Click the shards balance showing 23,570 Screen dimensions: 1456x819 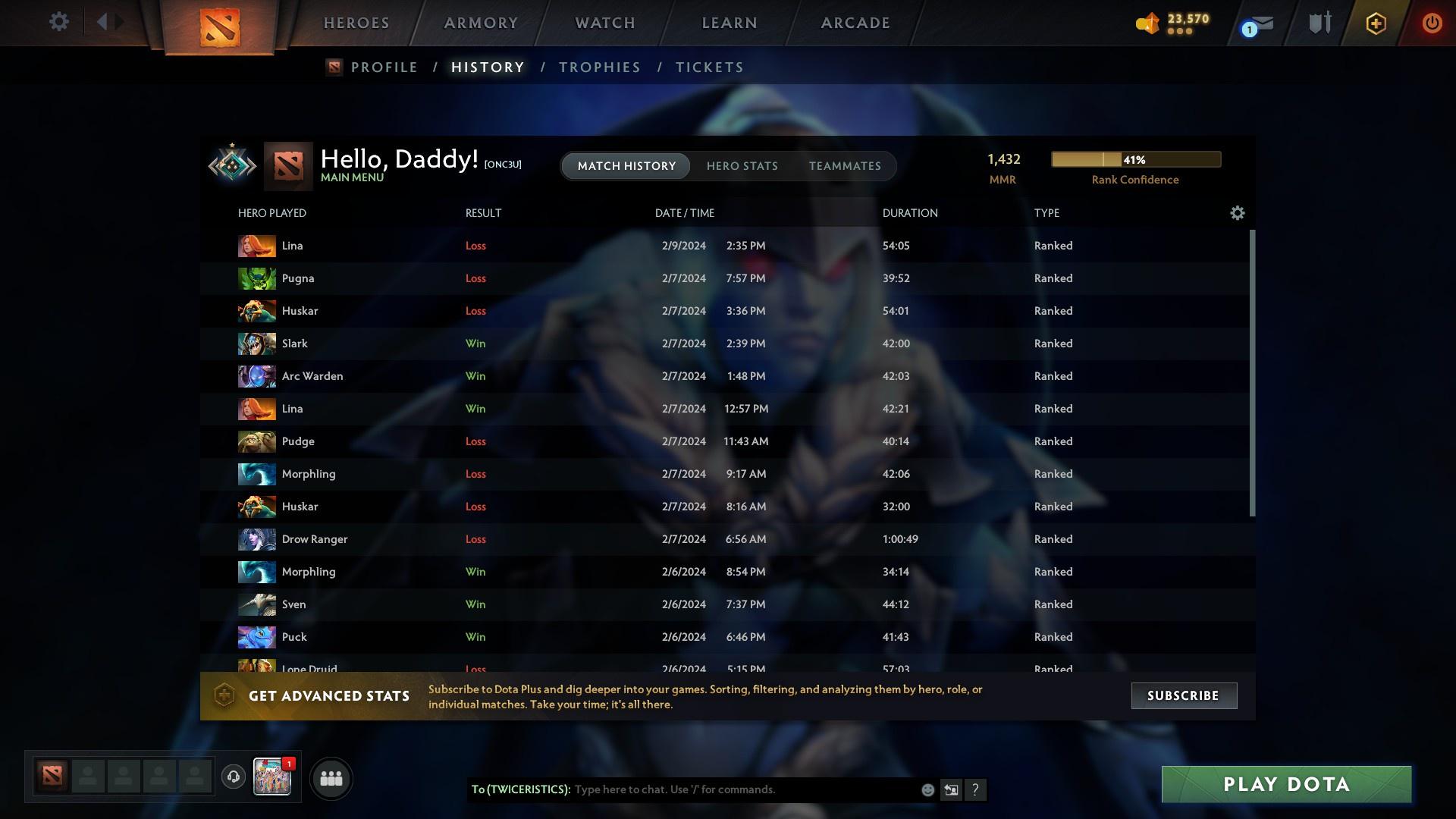(x=1171, y=23)
